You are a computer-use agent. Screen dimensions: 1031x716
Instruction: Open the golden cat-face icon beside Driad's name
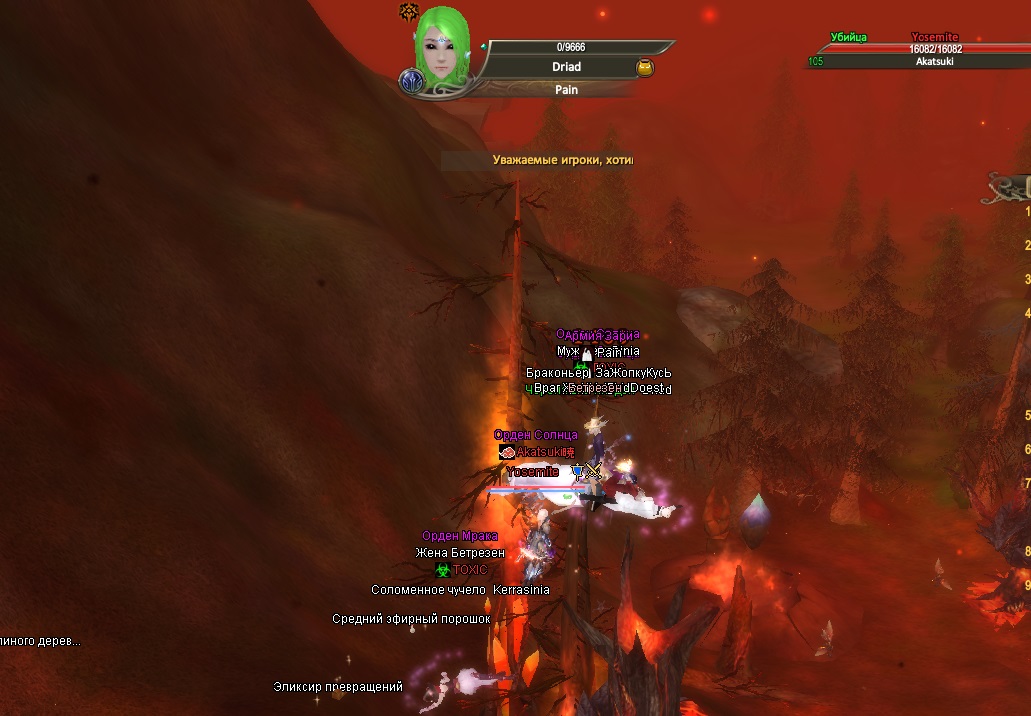[x=645, y=68]
